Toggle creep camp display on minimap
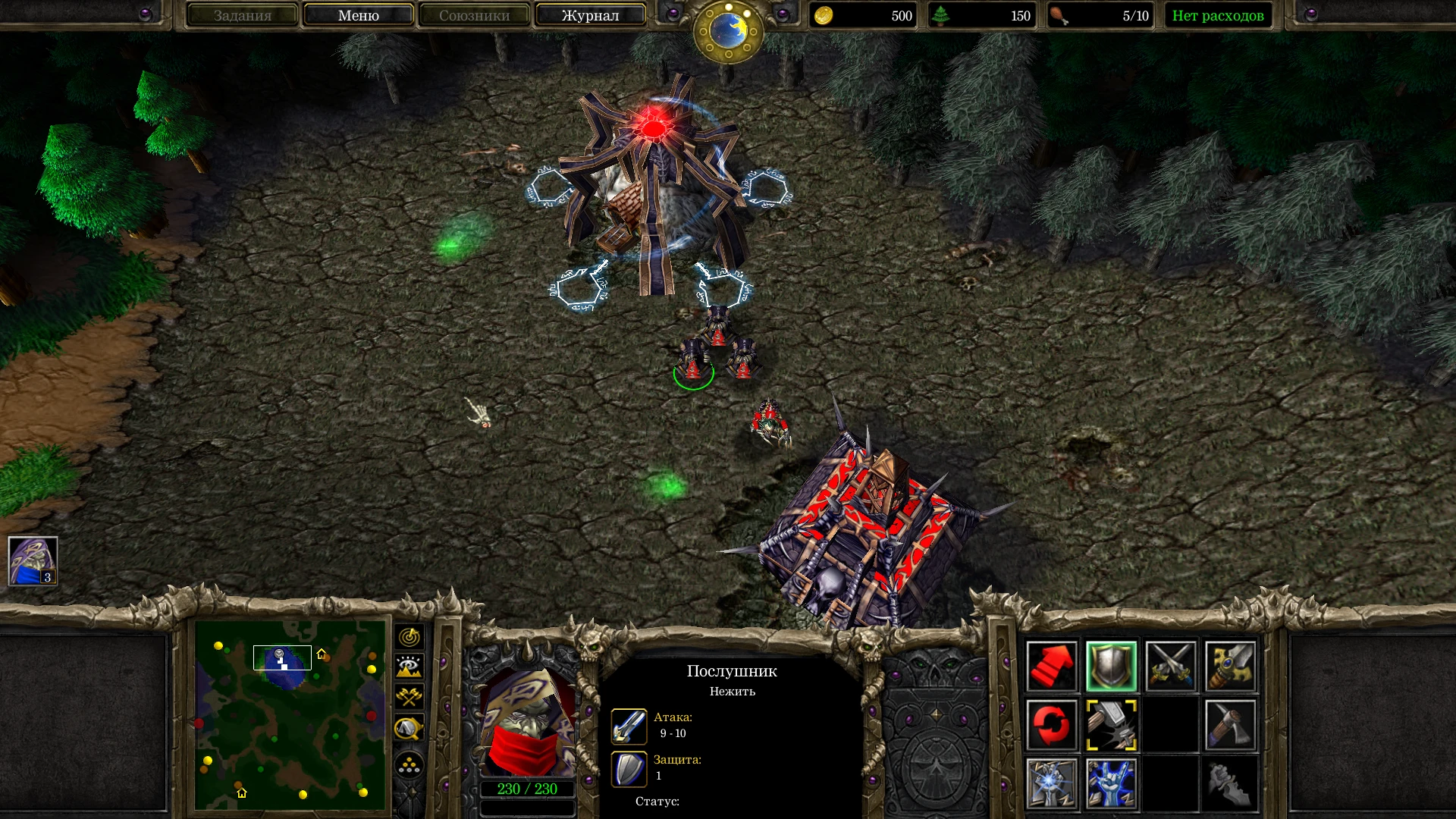Image resolution: width=1456 pixels, height=819 pixels. (x=409, y=729)
